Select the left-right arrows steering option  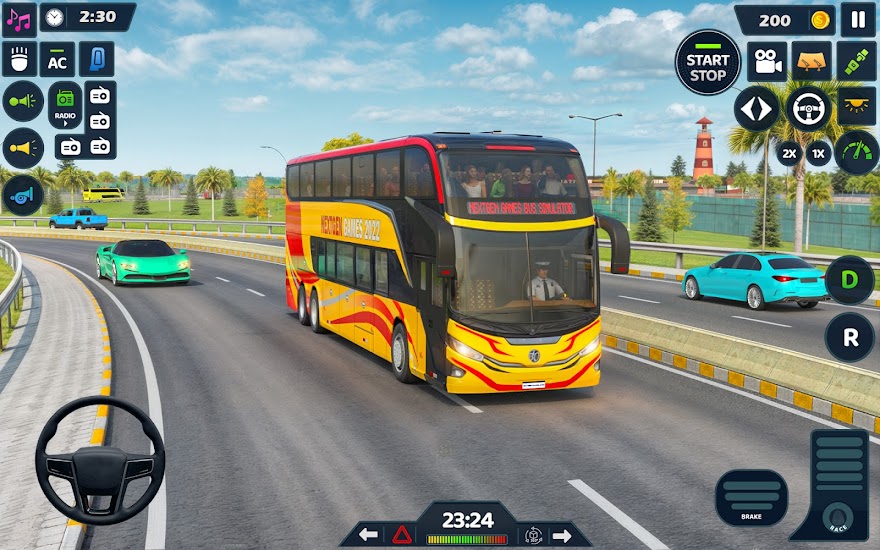757,108
